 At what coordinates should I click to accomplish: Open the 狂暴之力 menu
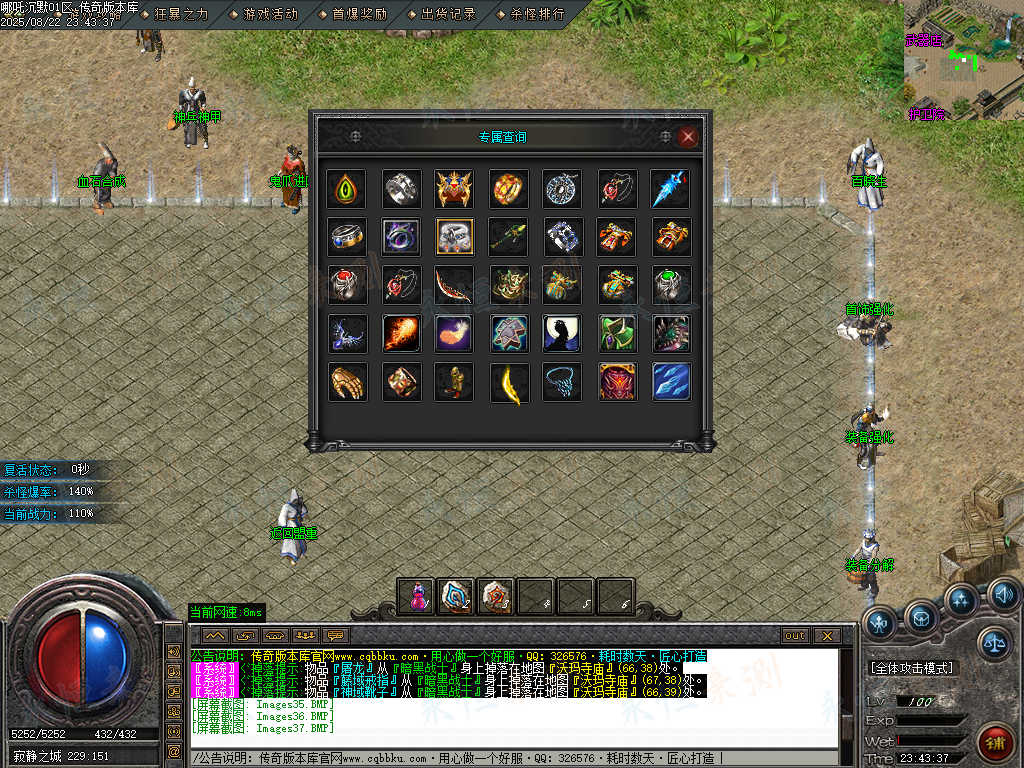coord(181,14)
